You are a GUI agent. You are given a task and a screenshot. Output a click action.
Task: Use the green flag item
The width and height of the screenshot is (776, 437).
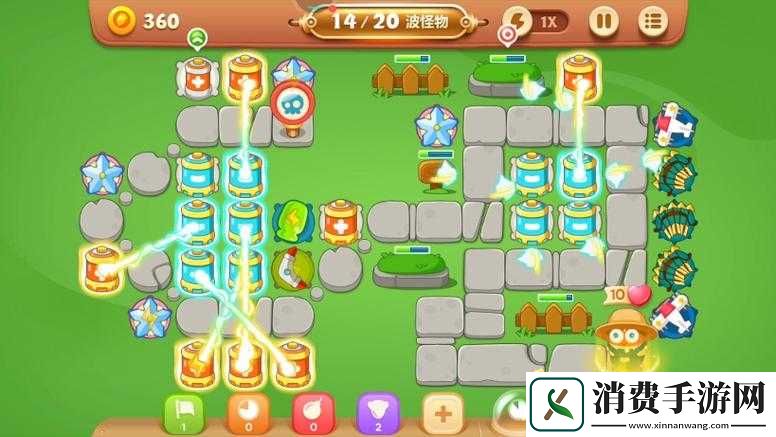click(184, 414)
